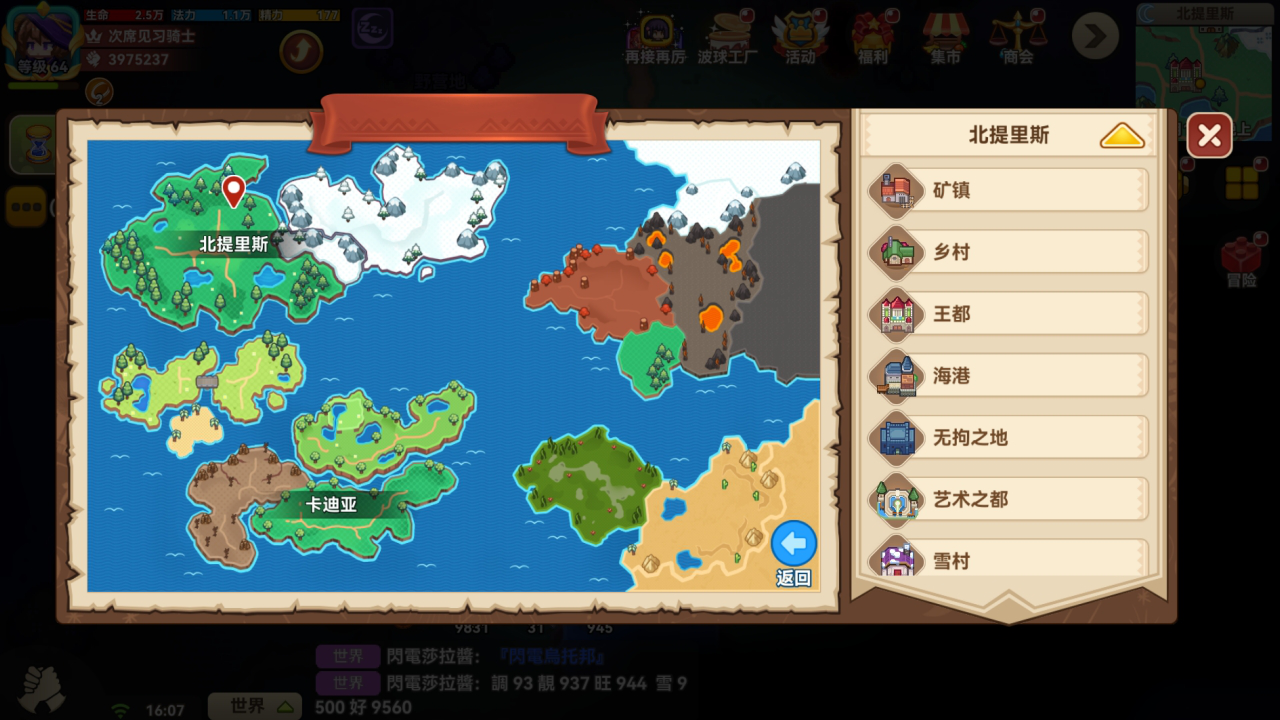The image size is (1280, 720).
Task: Select the 无拘之地 location icon
Action: click(898, 438)
